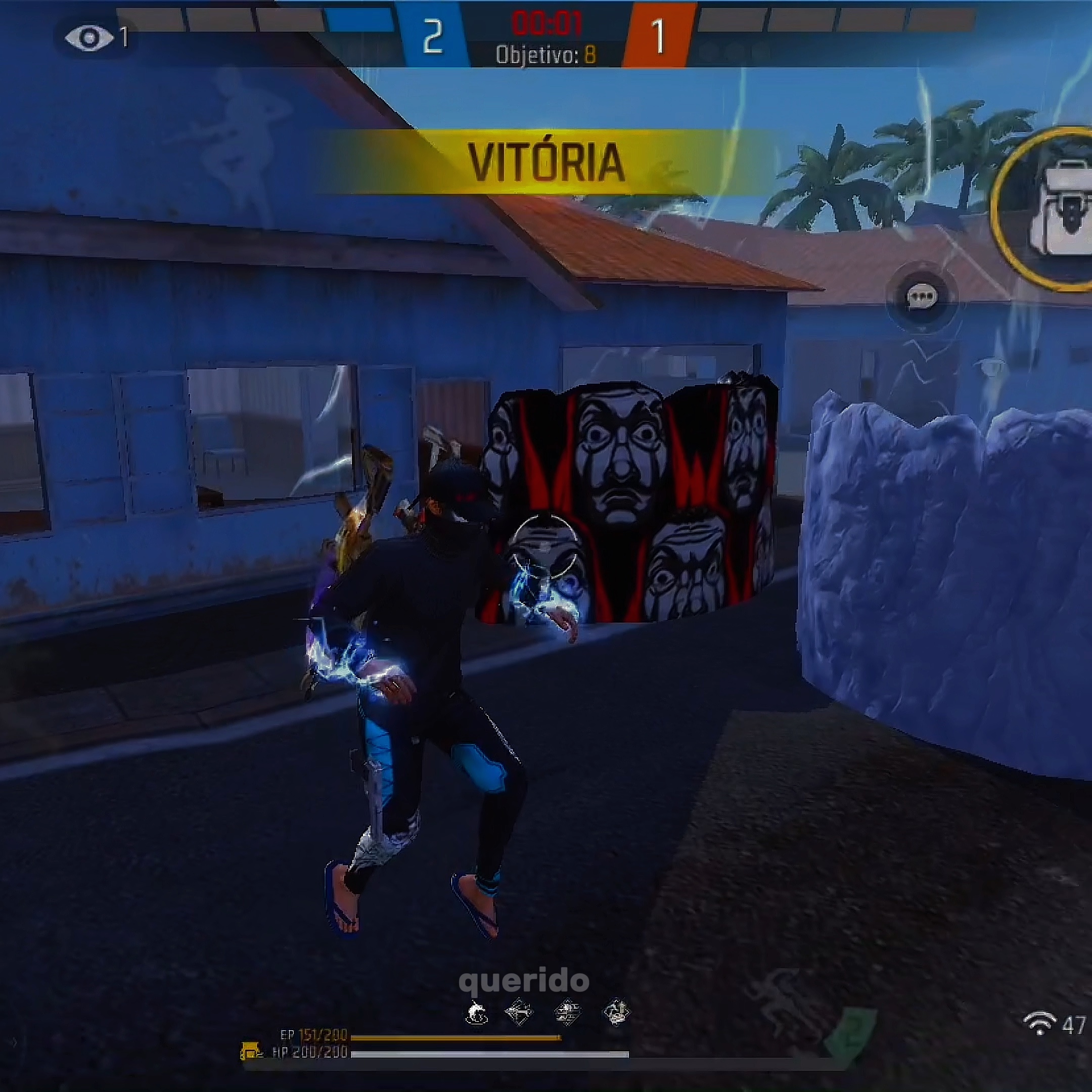Select the rightmost diamond skill icon
This screenshot has width=1092, height=1092.
[616, 1012]
